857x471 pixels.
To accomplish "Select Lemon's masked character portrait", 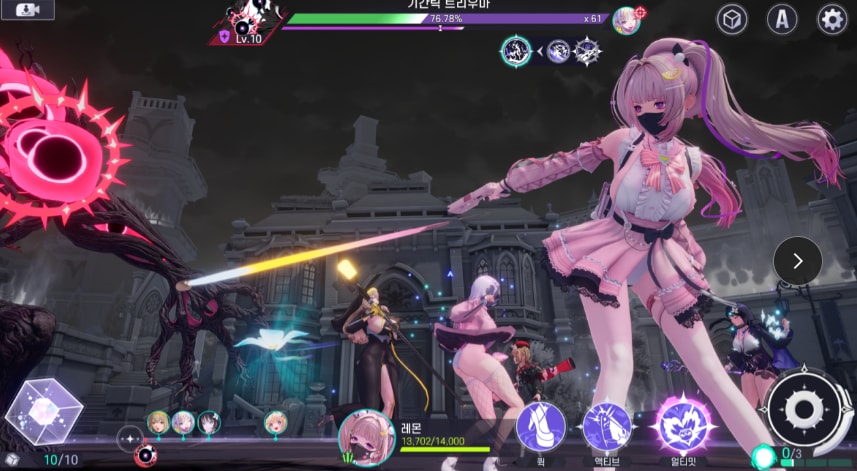I will [365, 437].
